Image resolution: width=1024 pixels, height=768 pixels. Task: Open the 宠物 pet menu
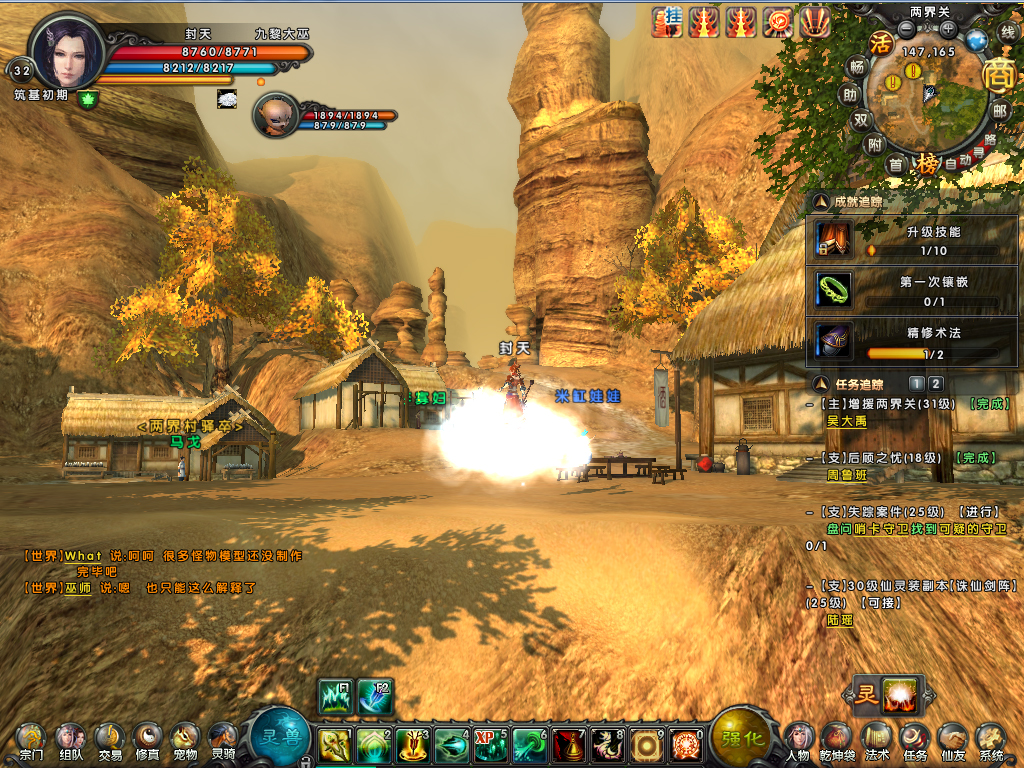pyautogui.click(x=185, y=738)
